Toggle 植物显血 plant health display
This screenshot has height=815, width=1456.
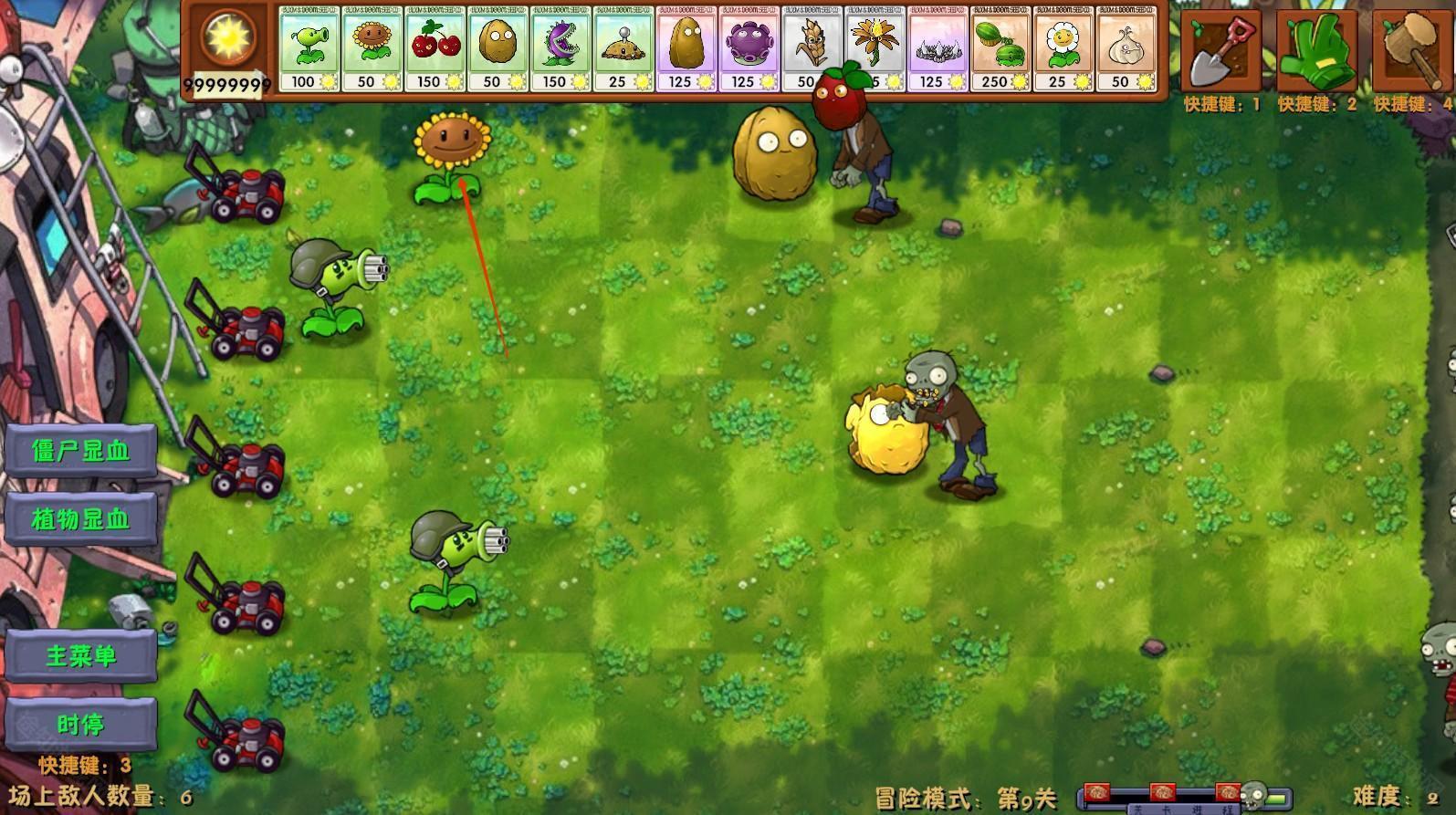pos(80,517)
